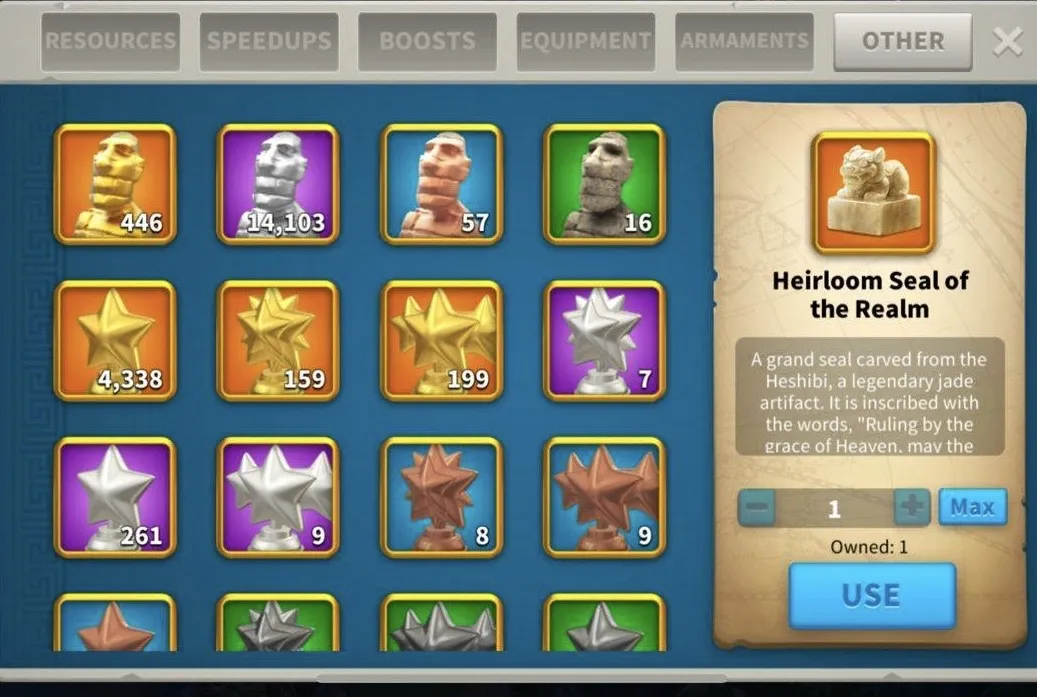Choose the silver sculpture stack of 14,103
The height and width of the screenshot is (697, 1037).
click(278, 184)
